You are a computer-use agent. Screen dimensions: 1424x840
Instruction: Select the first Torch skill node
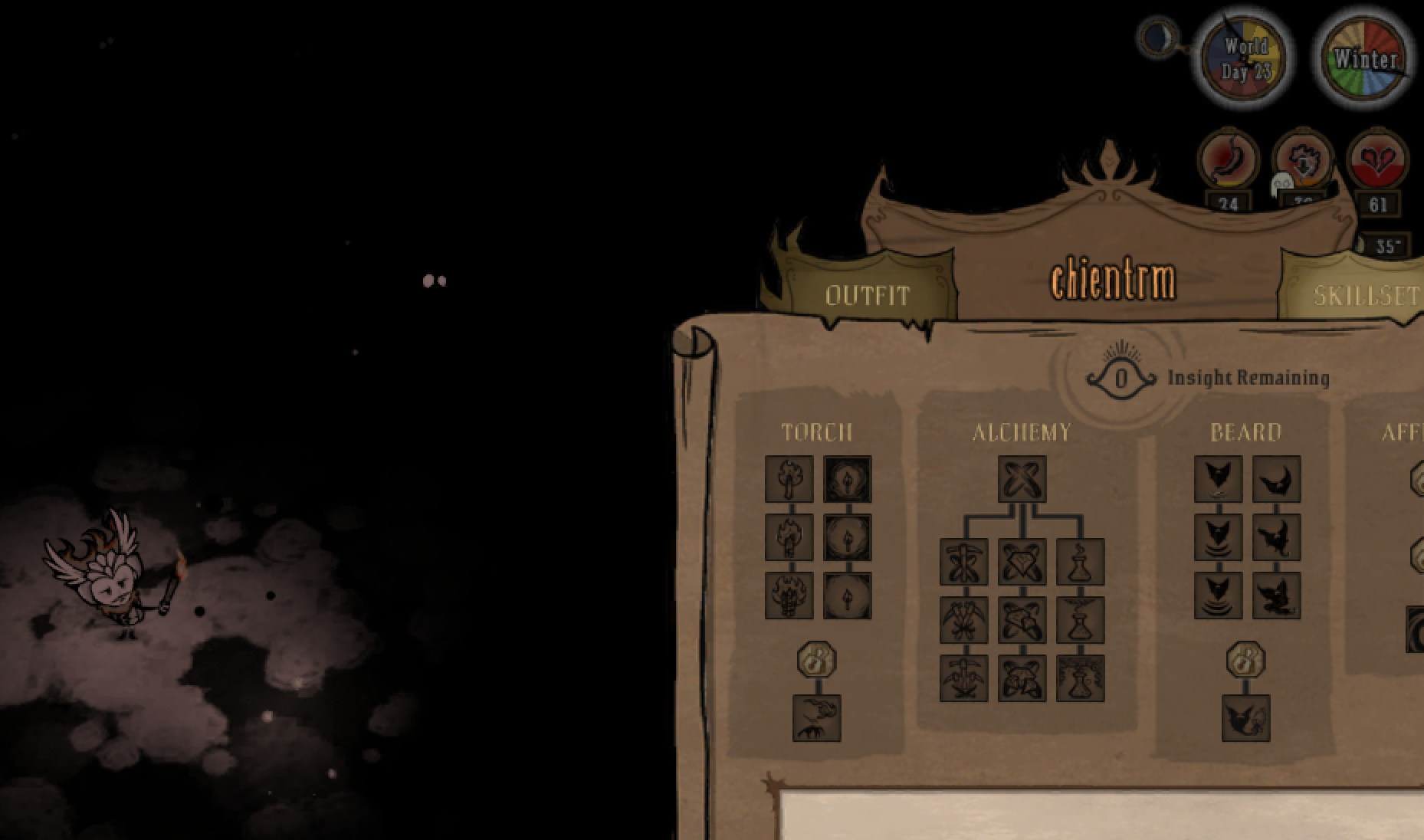(789, 479)
